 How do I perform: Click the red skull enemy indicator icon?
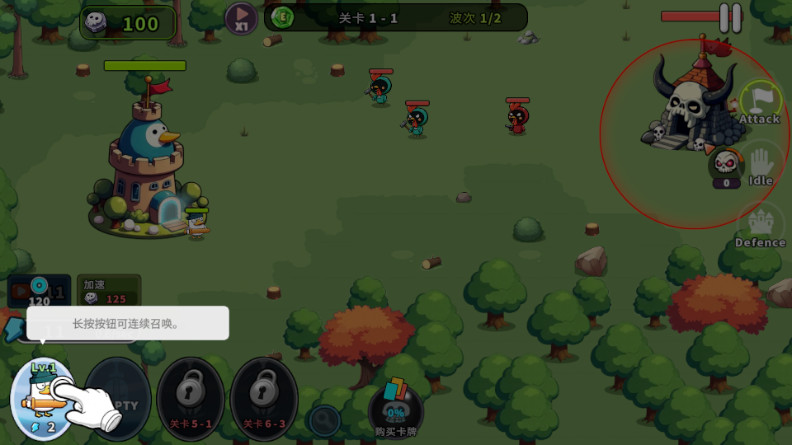(x=726, y=164)
